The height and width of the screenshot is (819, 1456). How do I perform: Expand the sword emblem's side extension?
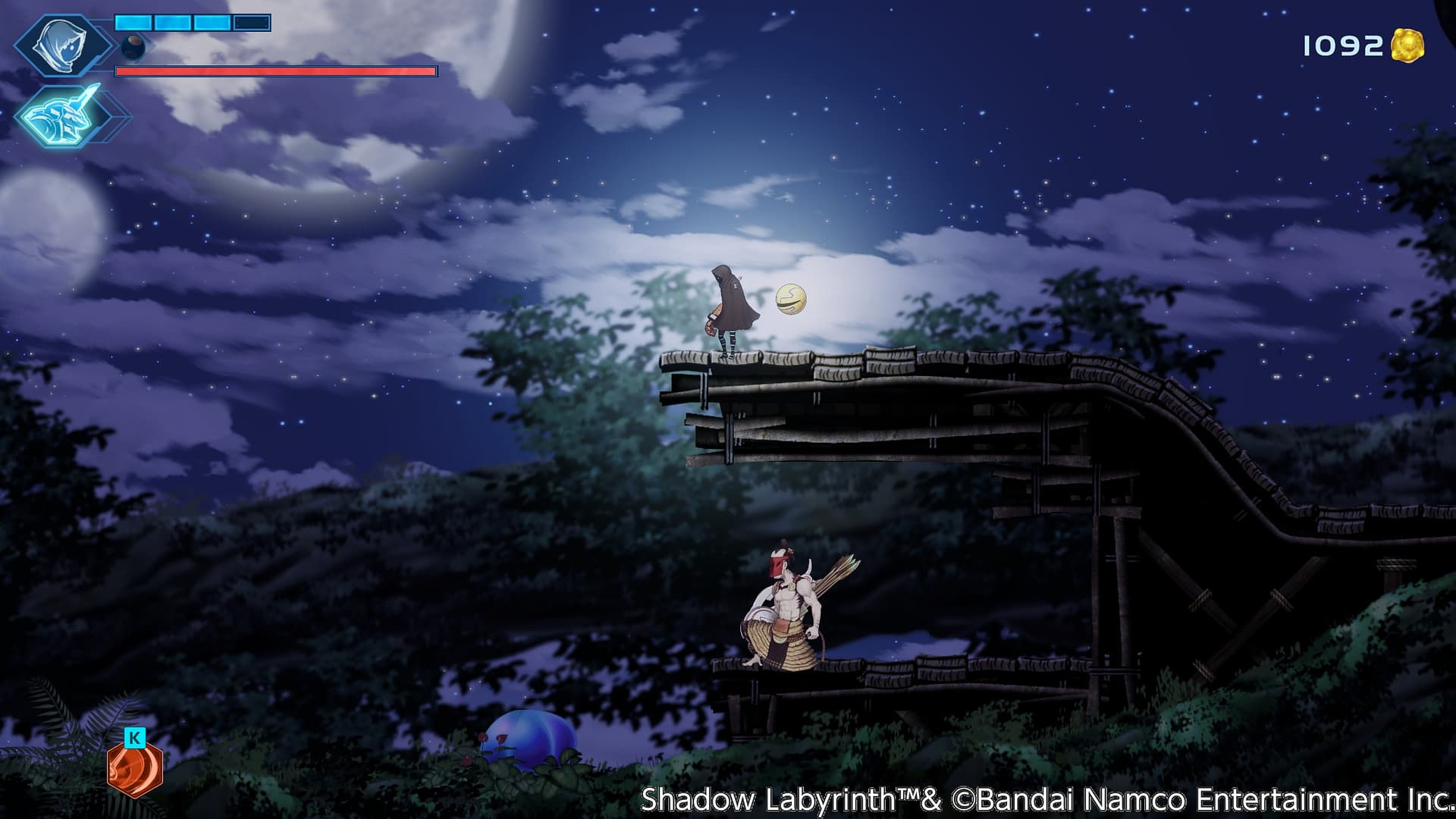tap(108, 118)
